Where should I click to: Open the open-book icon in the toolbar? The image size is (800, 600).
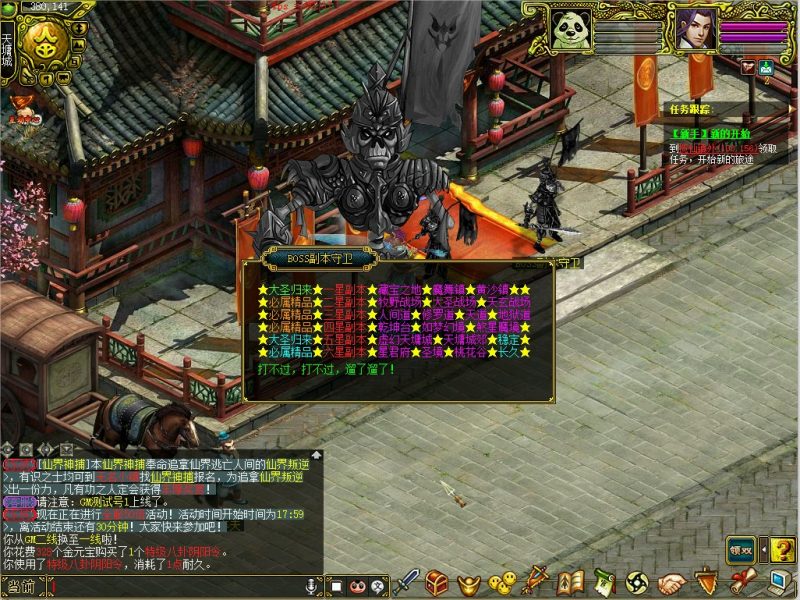pyautogui.click(x=570, y=582)
